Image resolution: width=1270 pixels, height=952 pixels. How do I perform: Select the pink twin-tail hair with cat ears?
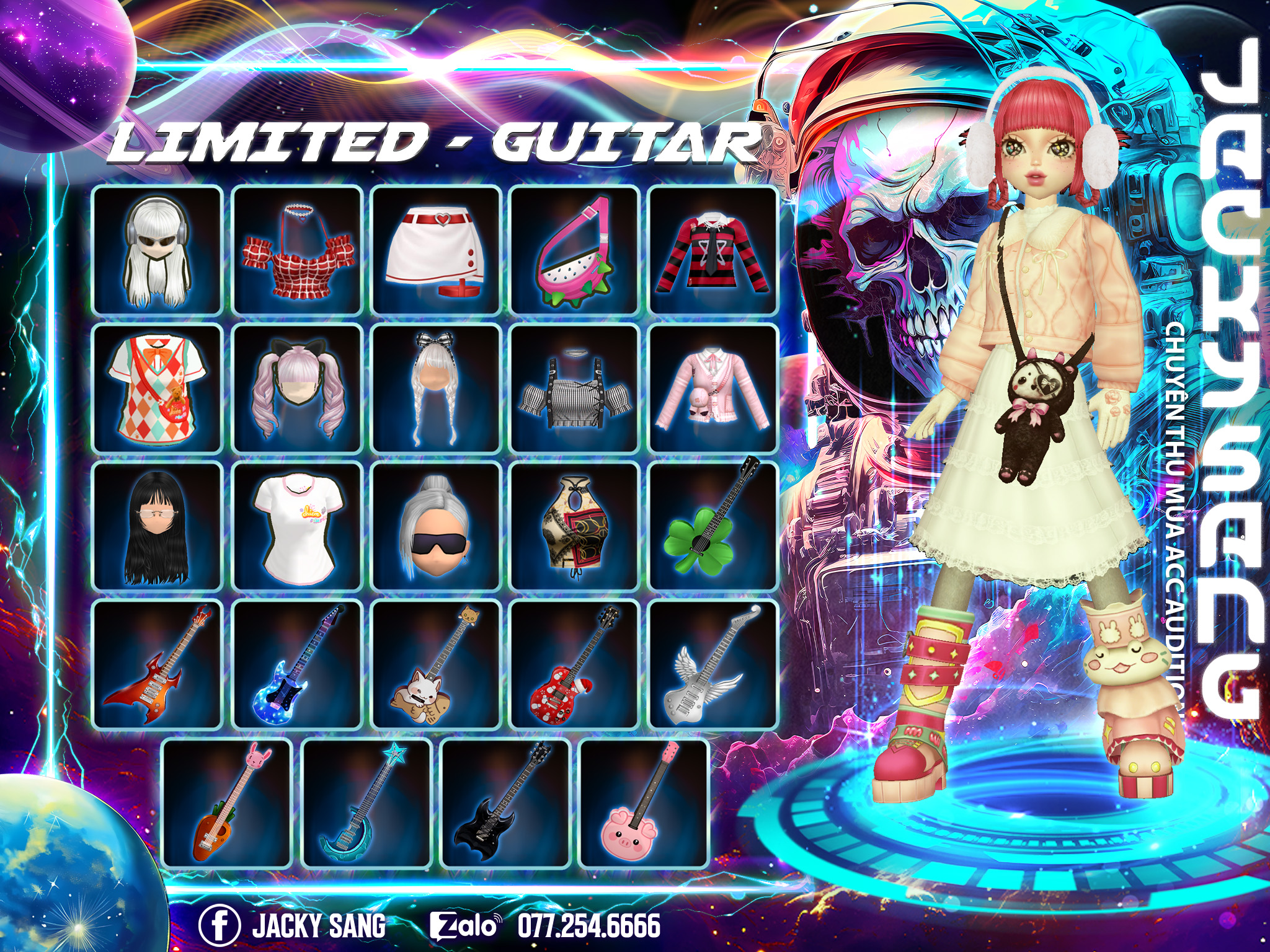click(x=297, y=389)
